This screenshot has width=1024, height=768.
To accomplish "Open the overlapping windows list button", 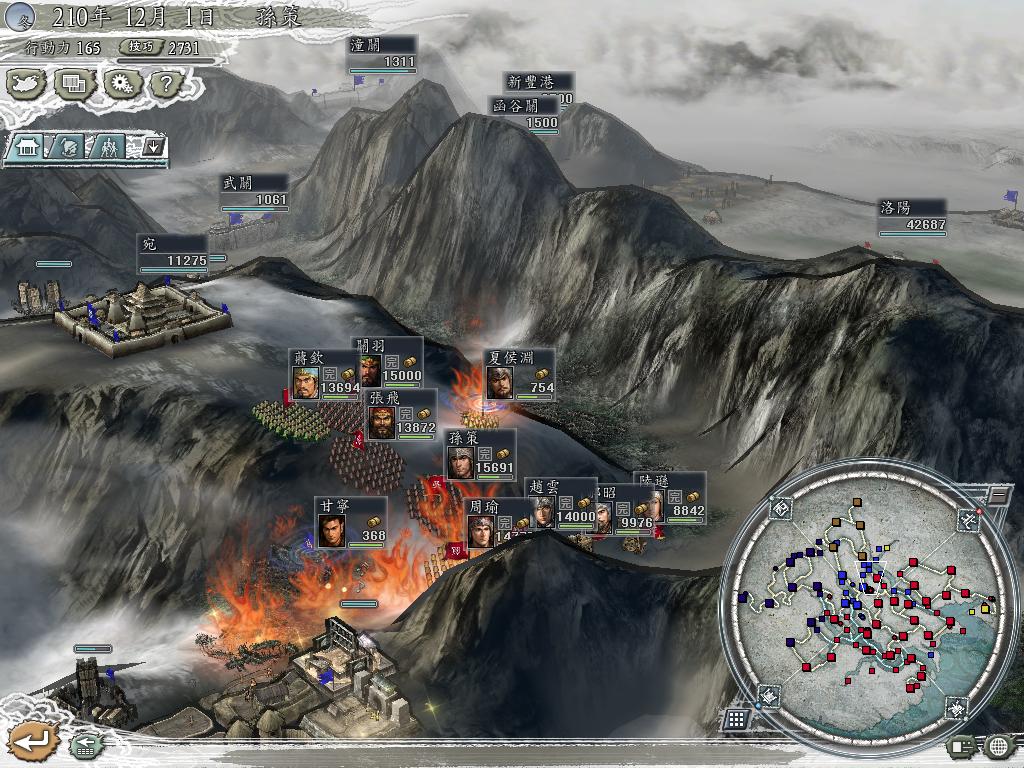I will (75, 83).
